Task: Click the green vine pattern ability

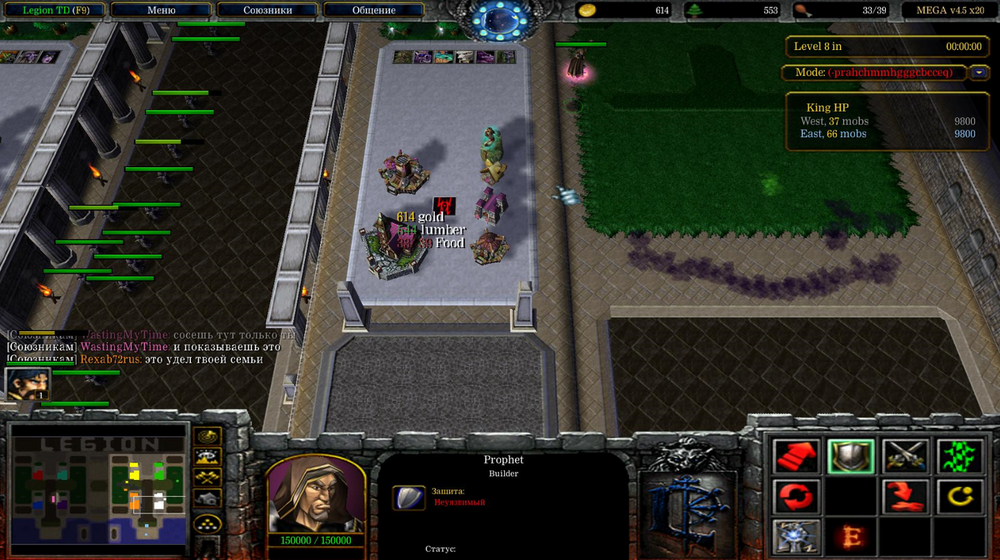Action: 959,457
